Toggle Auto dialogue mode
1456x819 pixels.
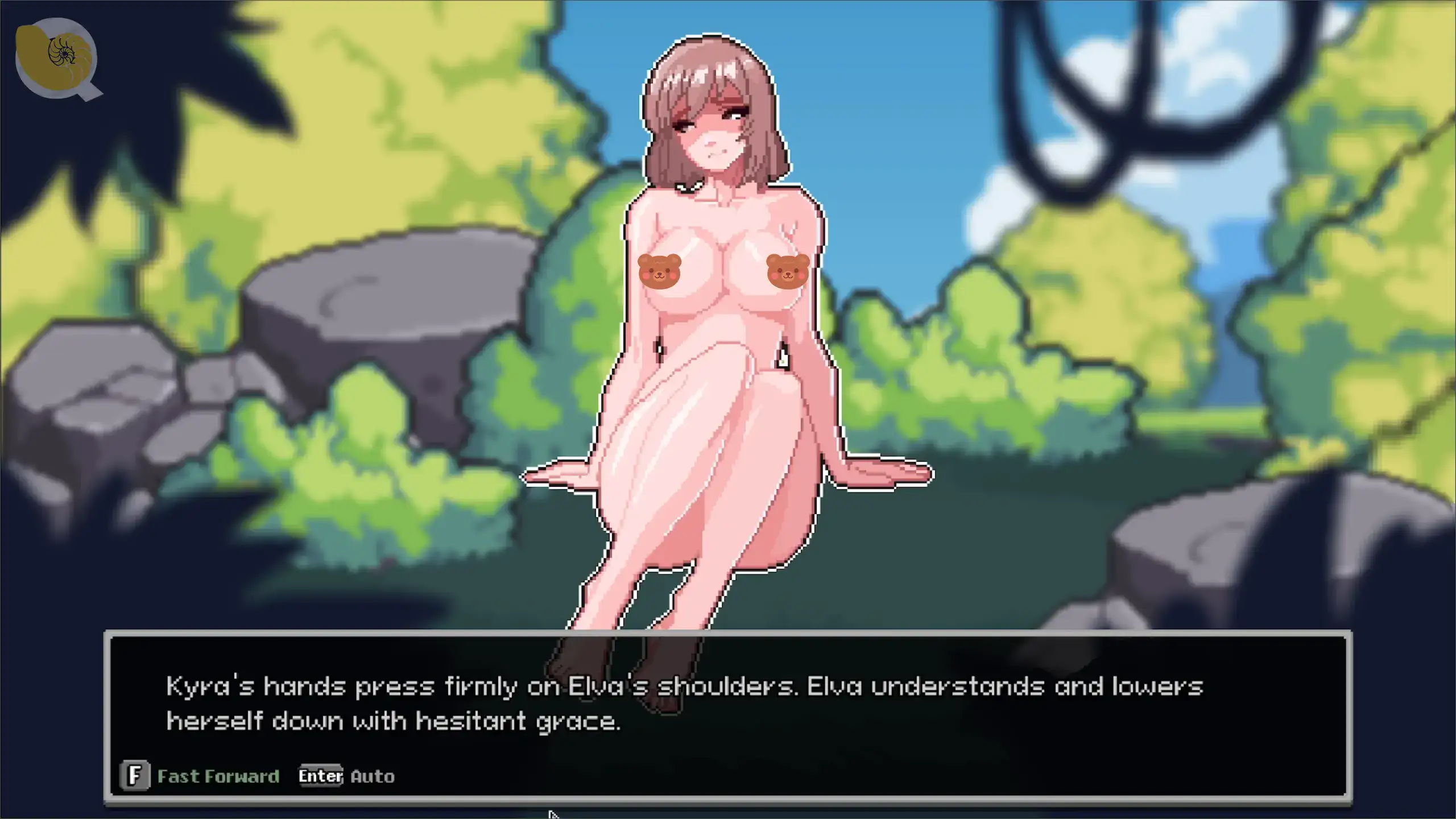click(372, 776)
